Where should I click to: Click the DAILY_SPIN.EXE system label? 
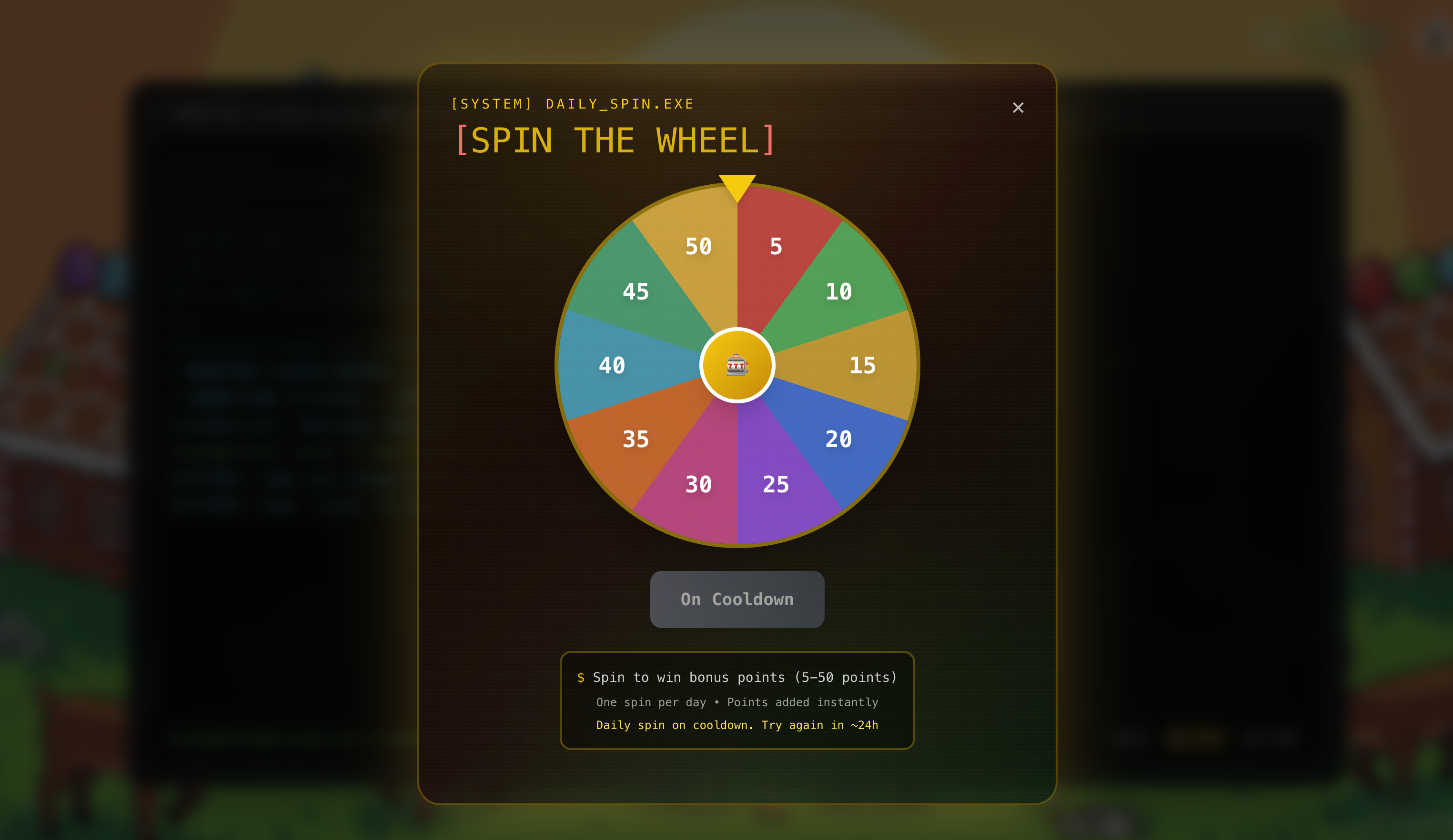pos(573,104)
